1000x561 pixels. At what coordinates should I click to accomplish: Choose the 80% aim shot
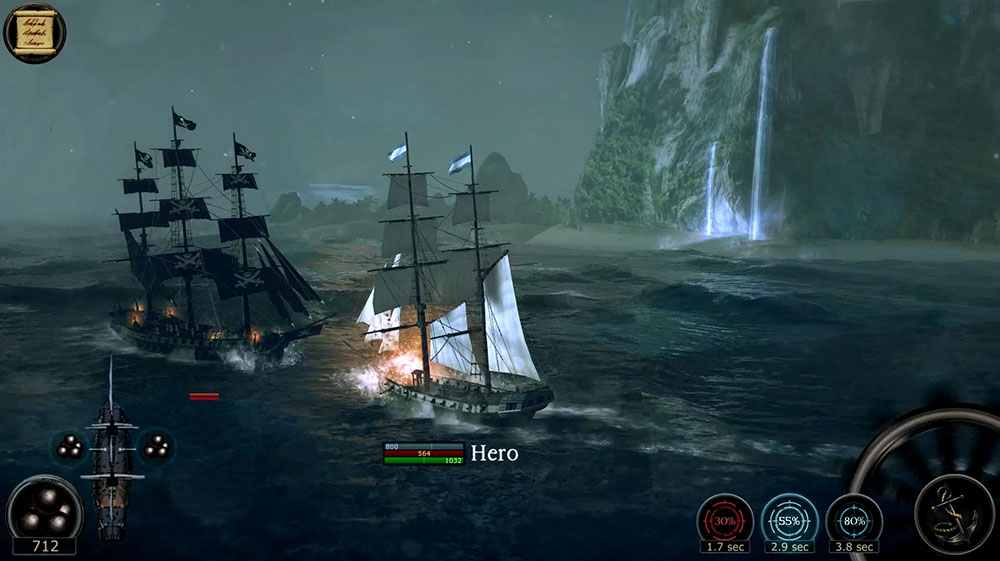[x=853, y=519]
